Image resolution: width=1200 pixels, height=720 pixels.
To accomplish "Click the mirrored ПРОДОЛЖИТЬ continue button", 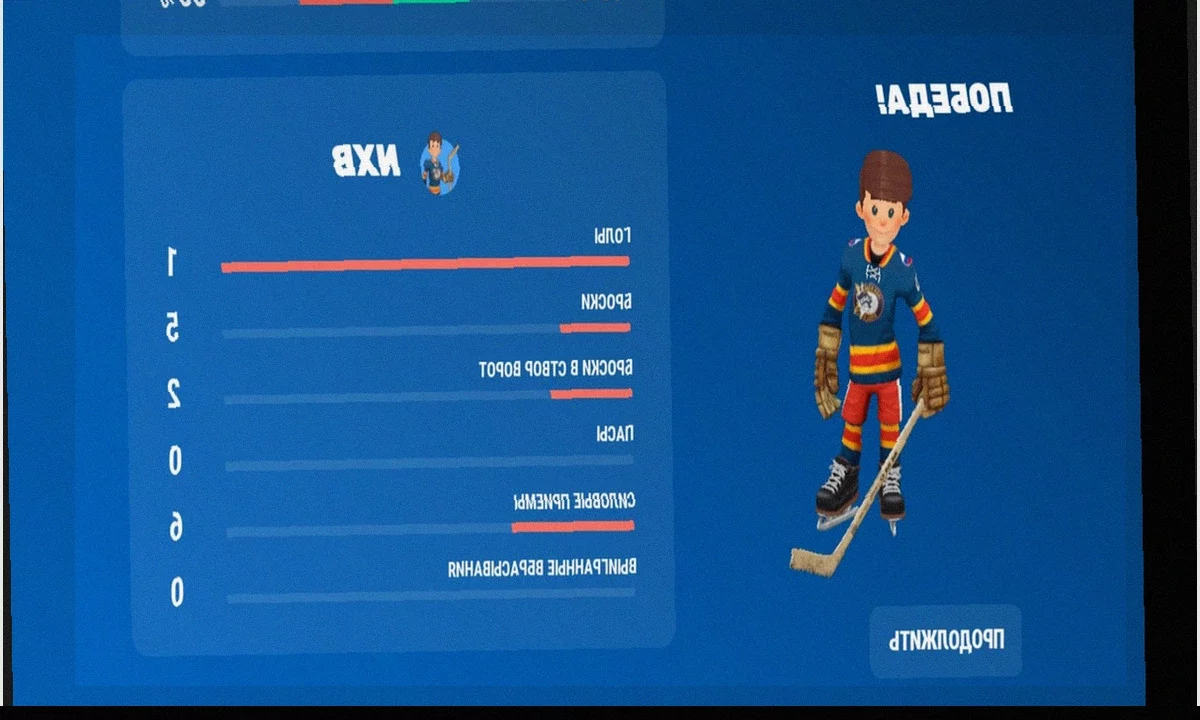I will coord(945,641).
